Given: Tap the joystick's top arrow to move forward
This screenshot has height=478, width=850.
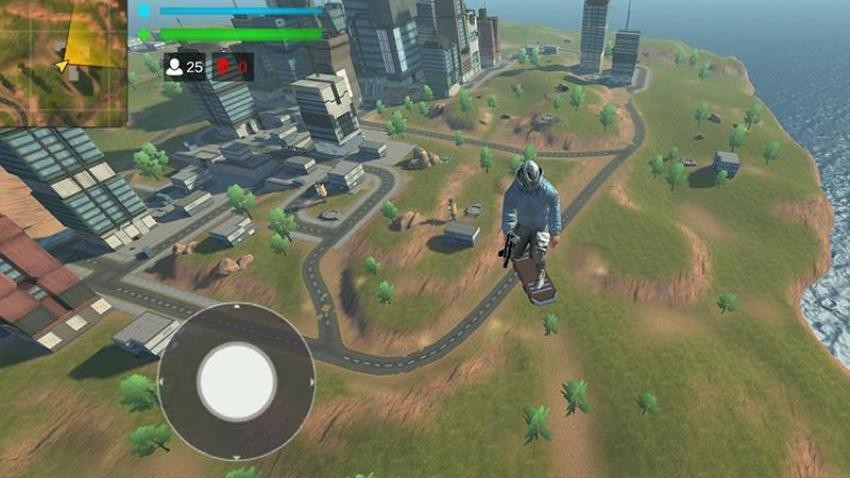Looking at the screenshot, I should (236, 308).
